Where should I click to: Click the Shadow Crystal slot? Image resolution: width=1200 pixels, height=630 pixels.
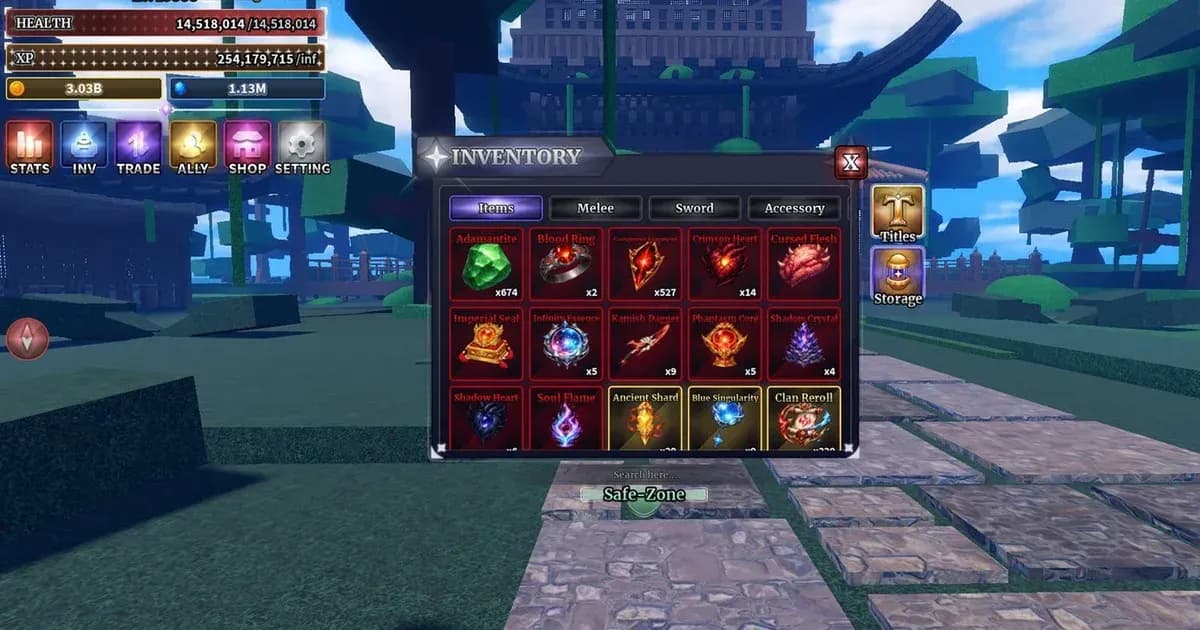click(x=804, y=344)
